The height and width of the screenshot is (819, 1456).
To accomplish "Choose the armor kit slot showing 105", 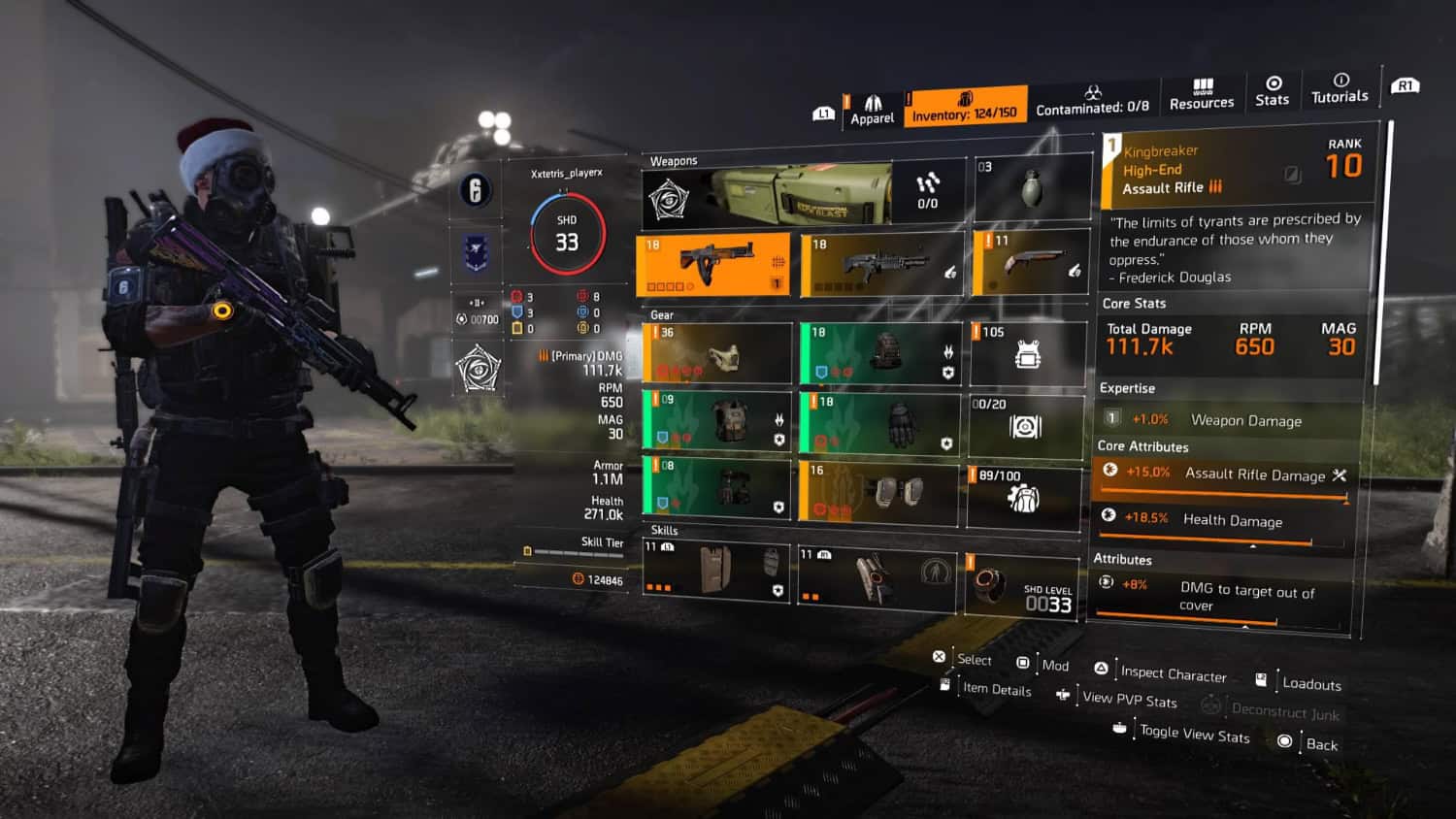I will click(x=1027, y=353).
